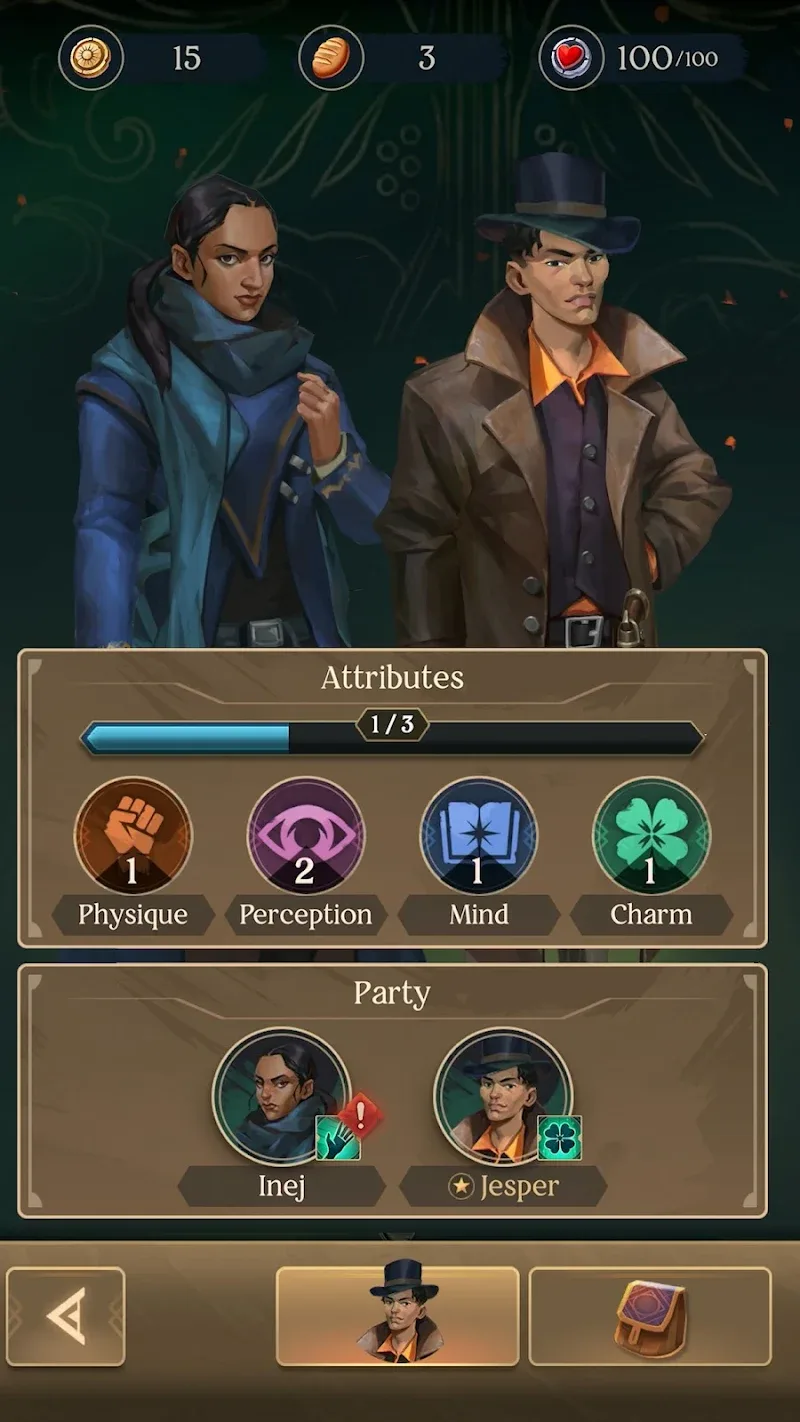Go back with the arrow button
Image resolution: width=800 pixels, height=1422 pixels.
point(66,1316)
